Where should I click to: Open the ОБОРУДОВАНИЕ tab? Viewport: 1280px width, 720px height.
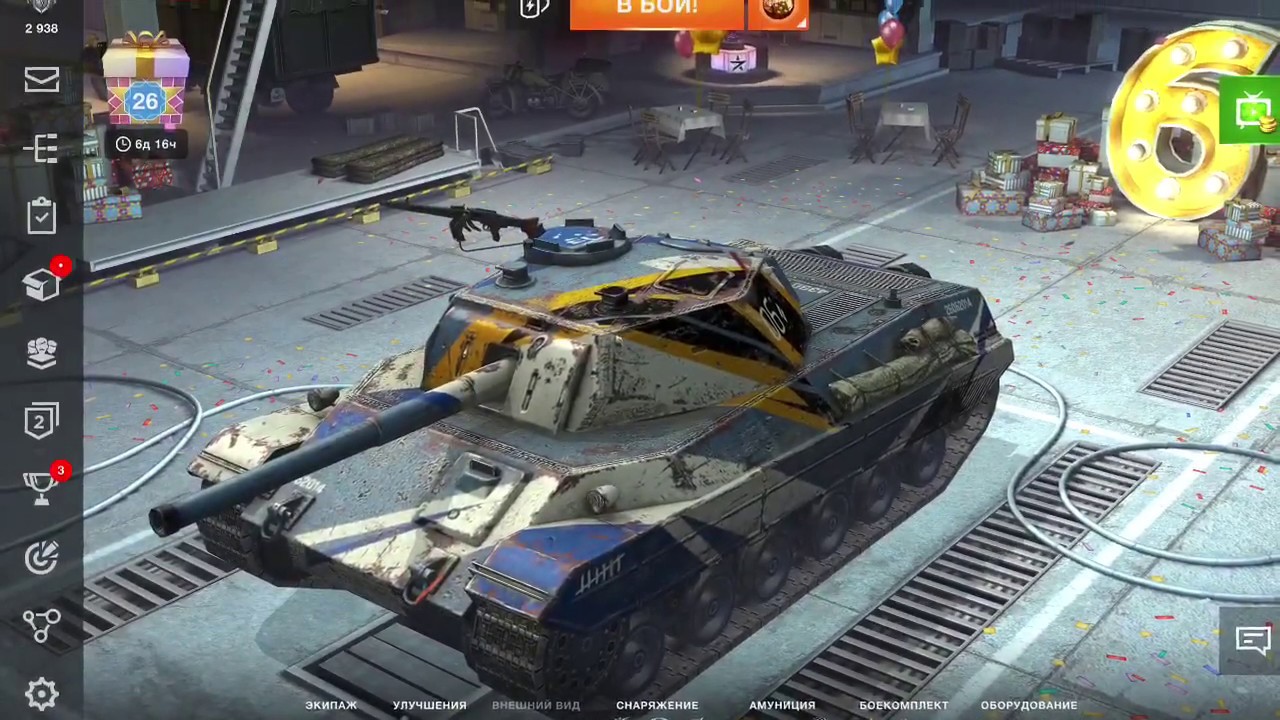[x=1028, y=705]
